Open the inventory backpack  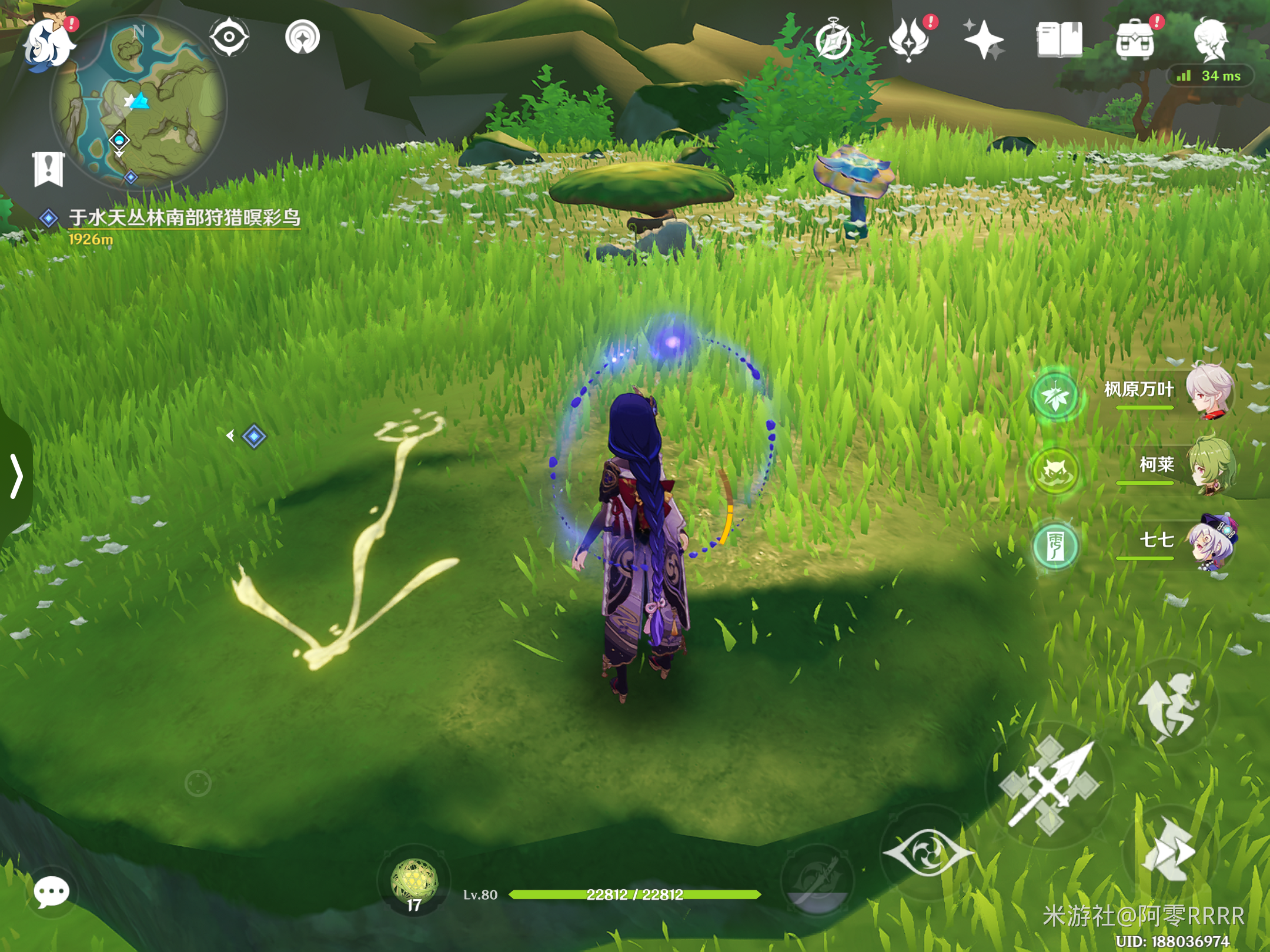1135,40
